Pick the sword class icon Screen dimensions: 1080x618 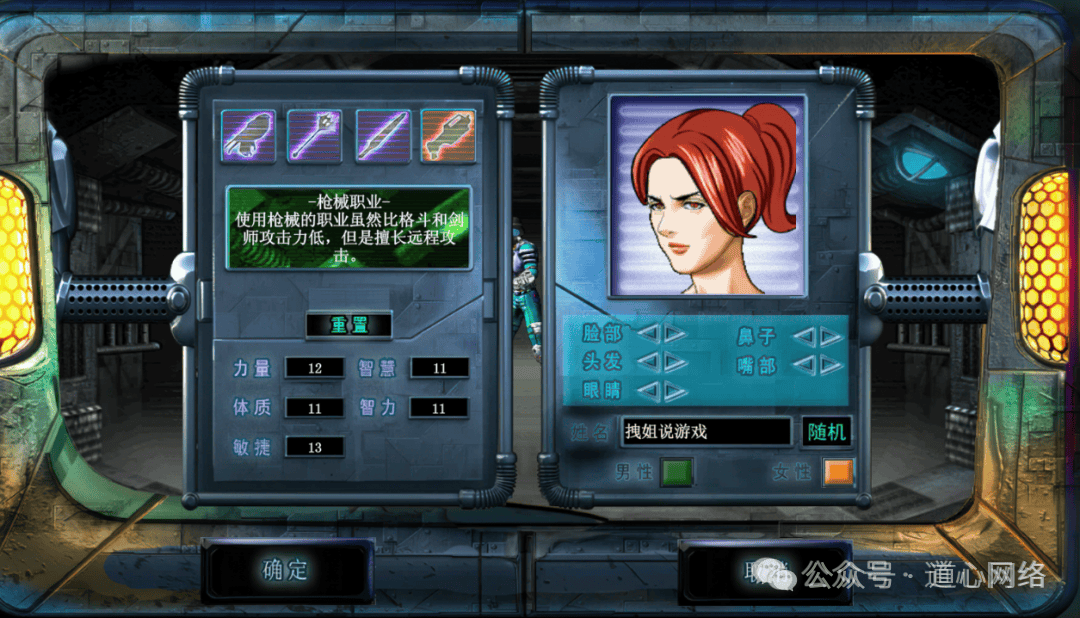(x=383, y=136)
